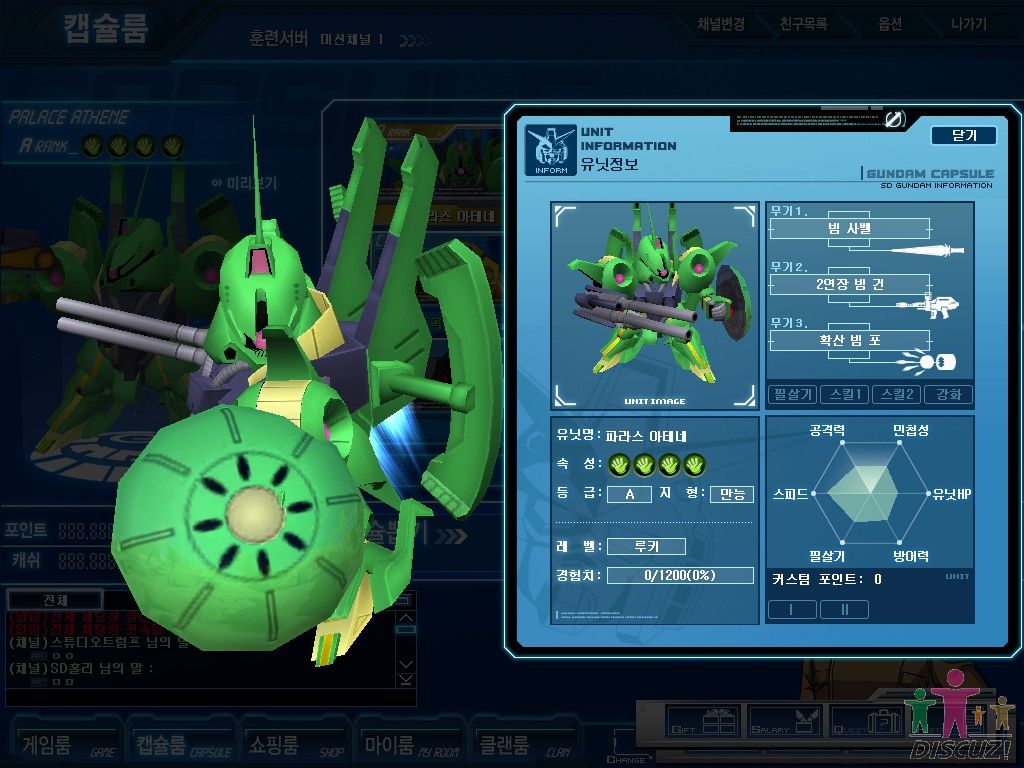Choose custom point preset II
The image size is (1024, 768).
844,609
